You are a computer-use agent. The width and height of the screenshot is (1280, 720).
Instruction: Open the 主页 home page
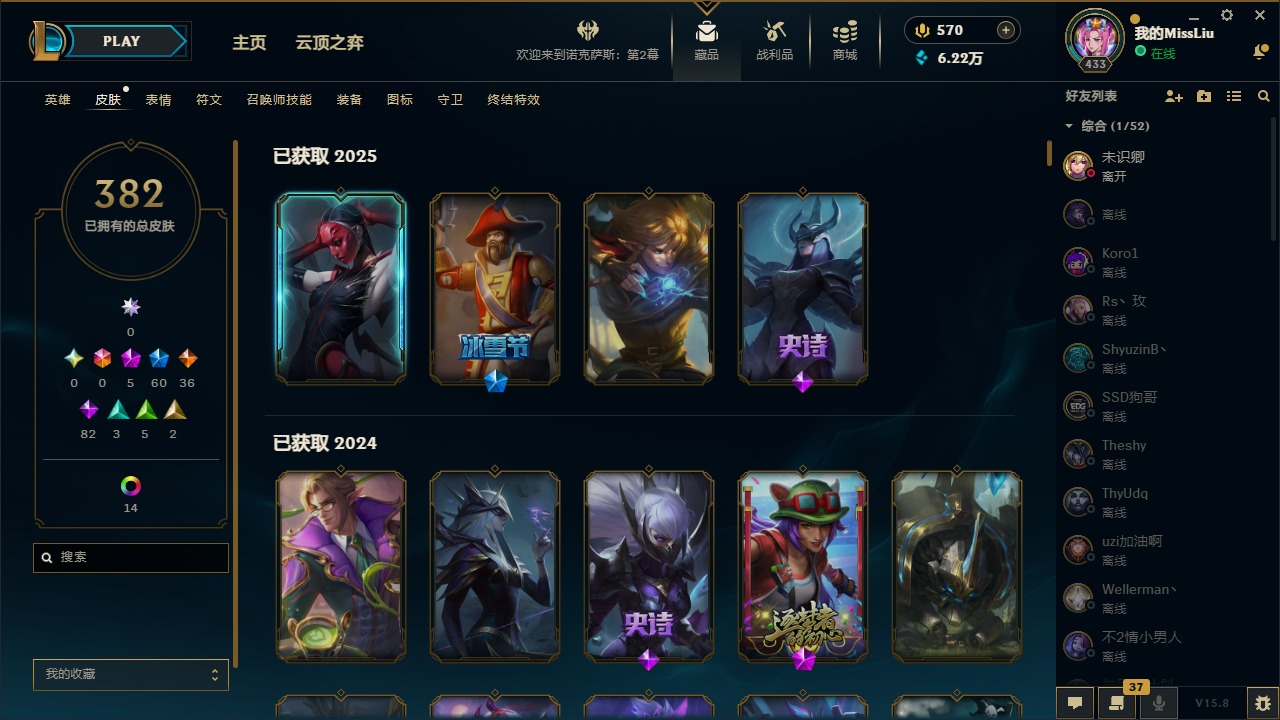pyautogui.click(x=249, y=43)
